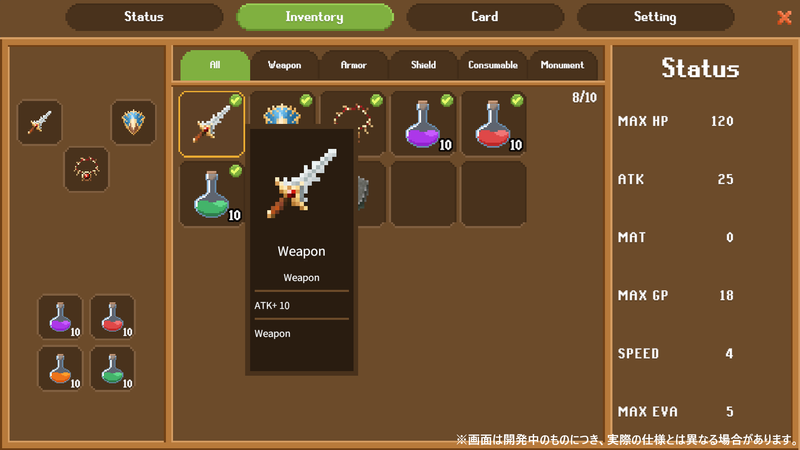Select the sword in the inventory grid
The image size is (800, 450).
pos(212,124)
